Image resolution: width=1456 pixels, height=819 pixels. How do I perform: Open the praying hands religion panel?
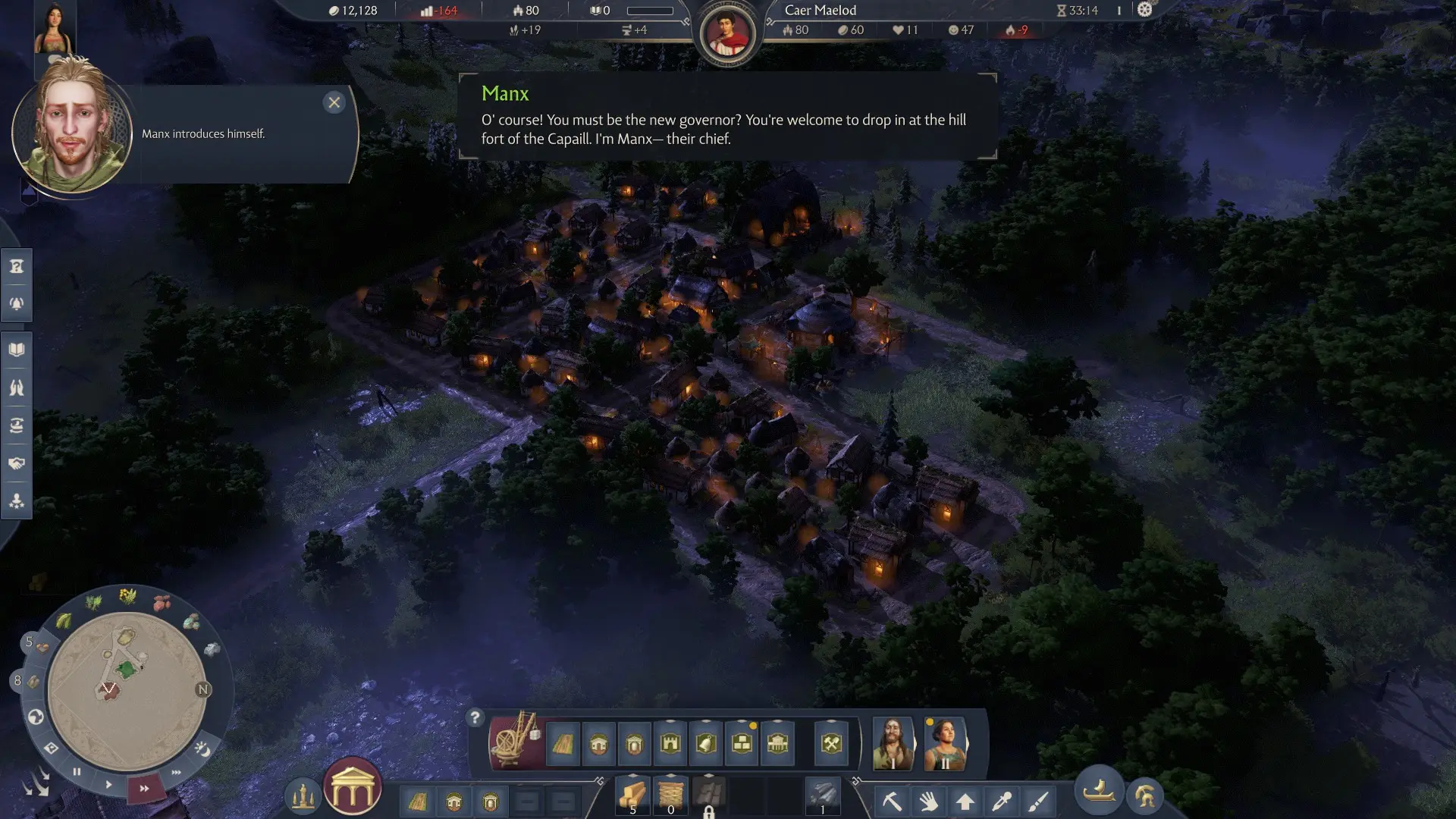[17, 388]
